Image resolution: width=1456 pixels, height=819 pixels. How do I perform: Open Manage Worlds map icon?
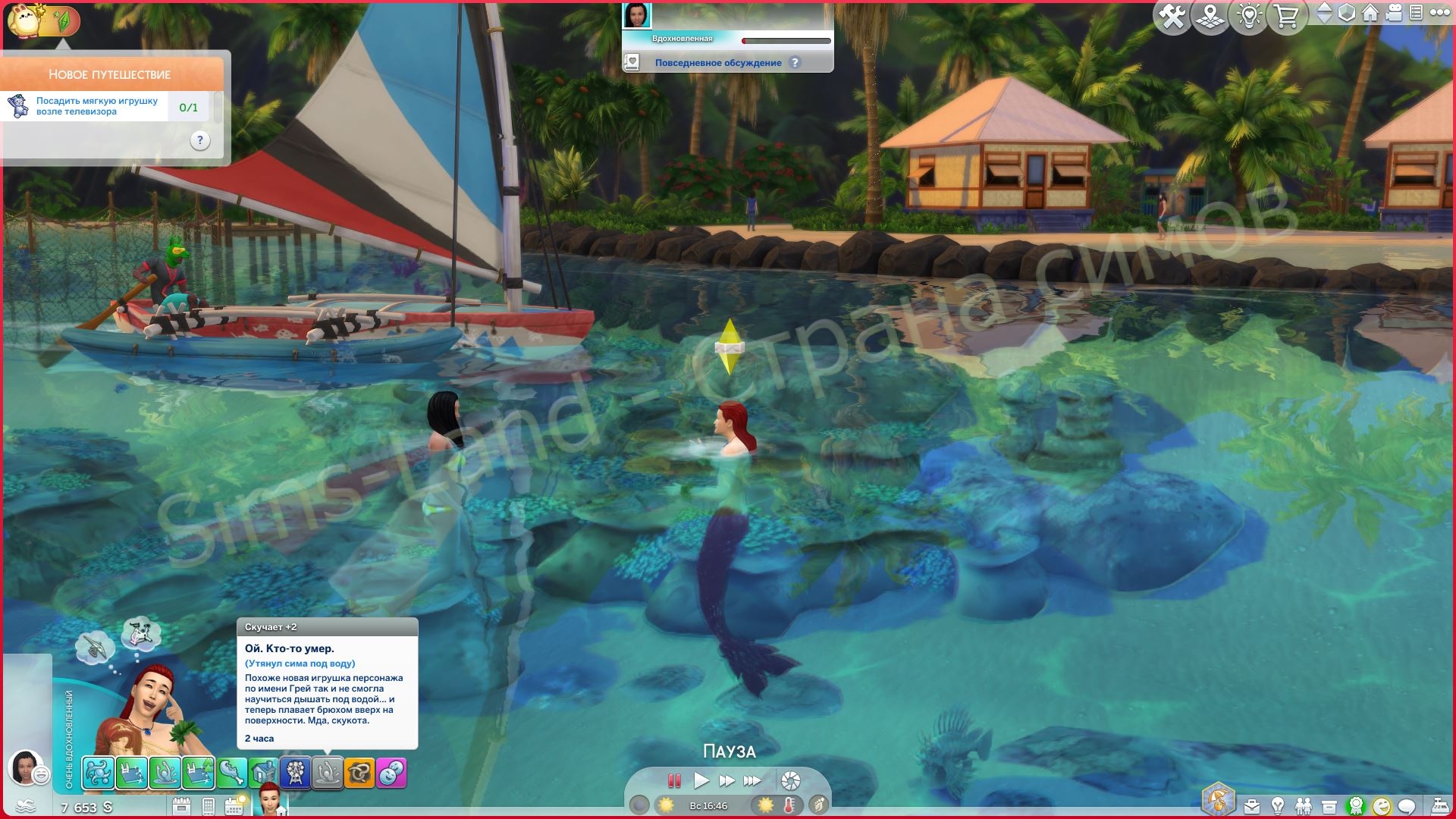tap(1210, 17)
